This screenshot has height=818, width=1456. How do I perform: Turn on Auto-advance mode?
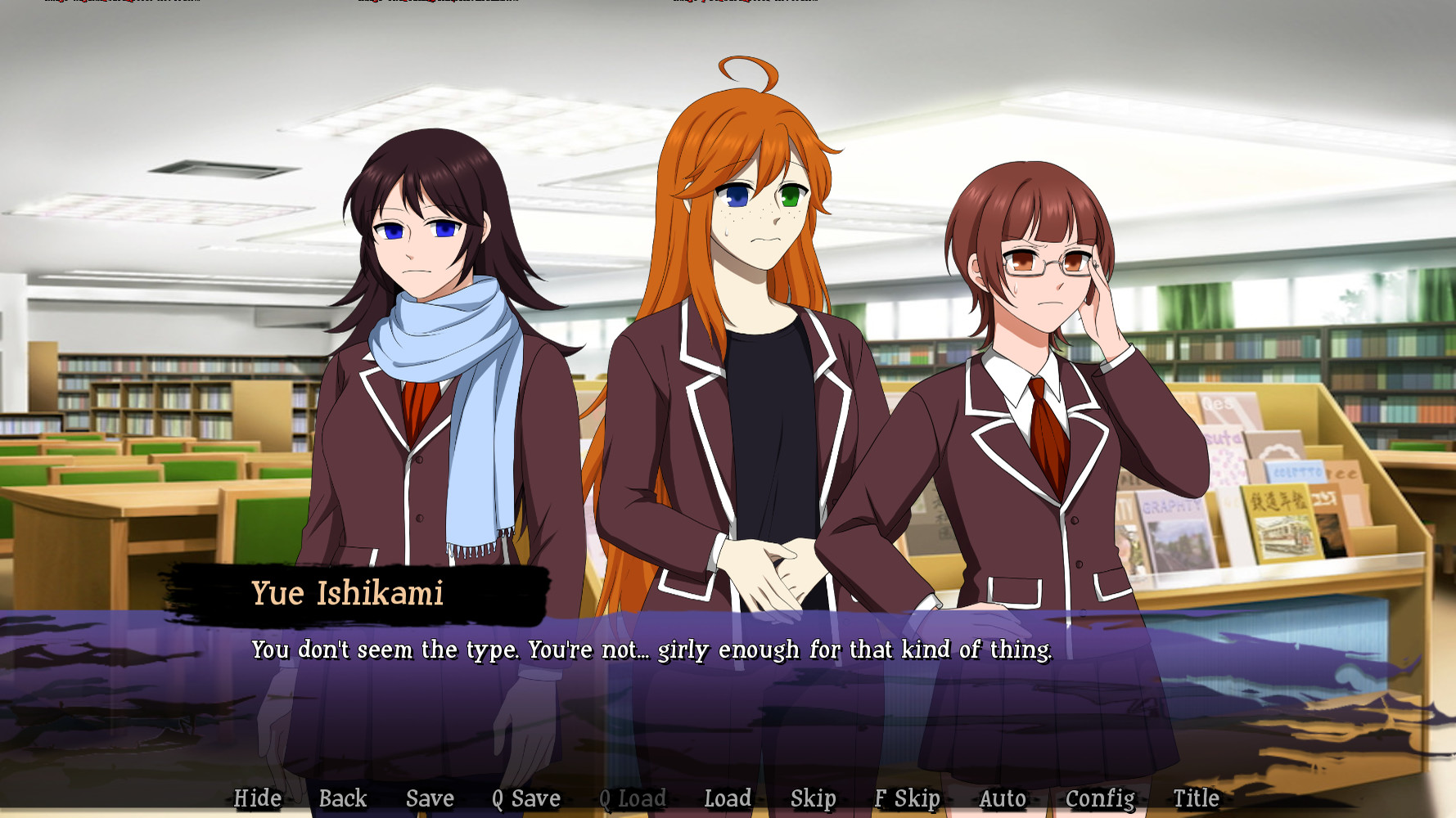1003,798
